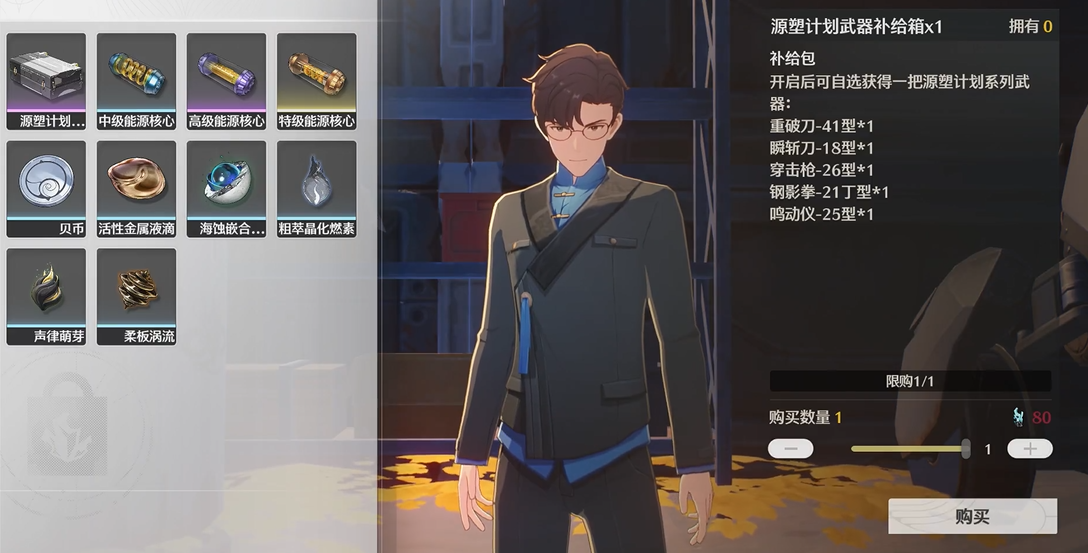This screenshot has height=553, width=1088.
Task: Select the 高级能源核心 purple core
Action: click(226, 81)
